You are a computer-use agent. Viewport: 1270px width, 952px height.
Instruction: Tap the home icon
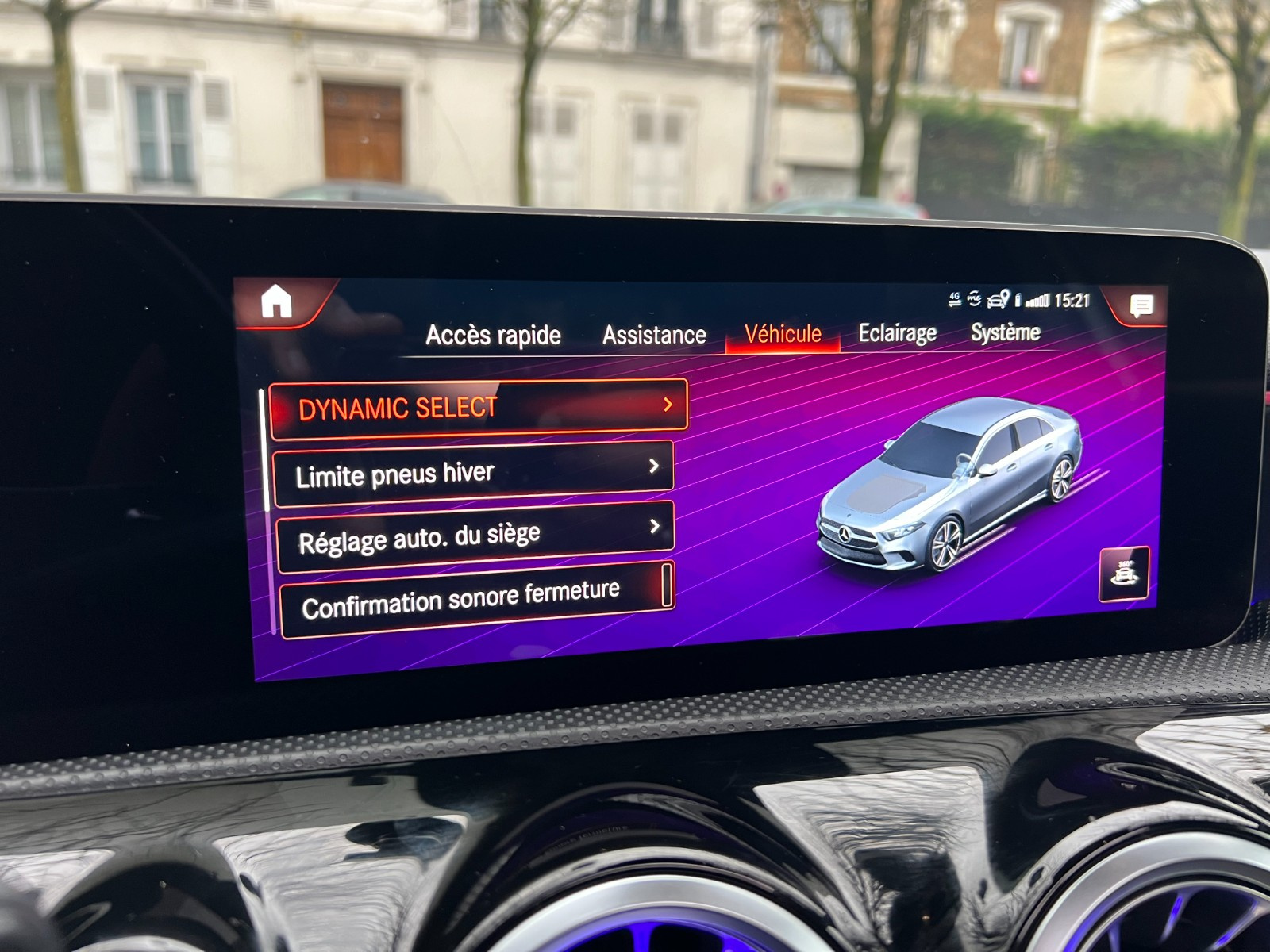pyautogui.click(x=276, y=301)
